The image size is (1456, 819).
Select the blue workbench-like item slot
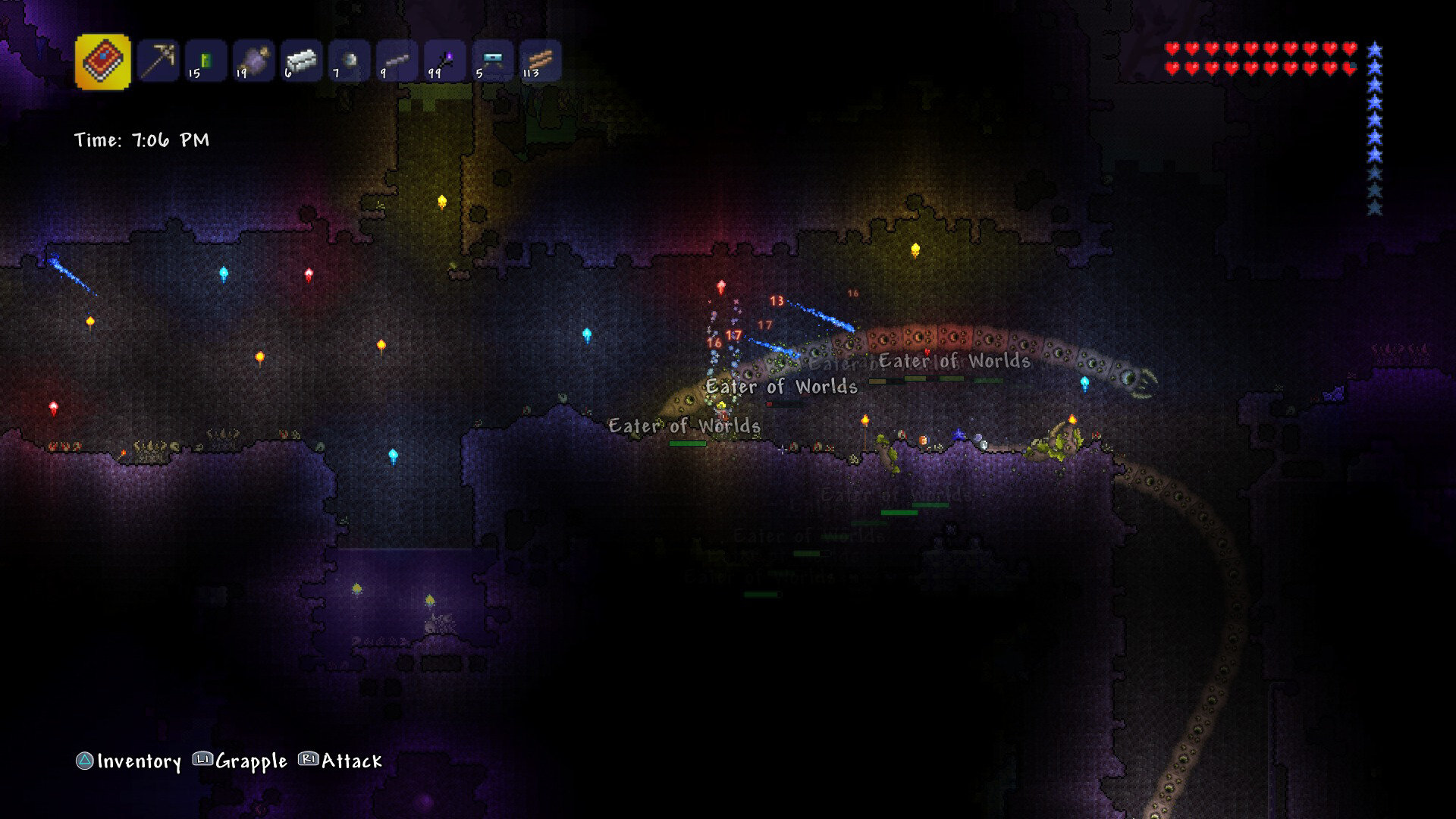493,61
